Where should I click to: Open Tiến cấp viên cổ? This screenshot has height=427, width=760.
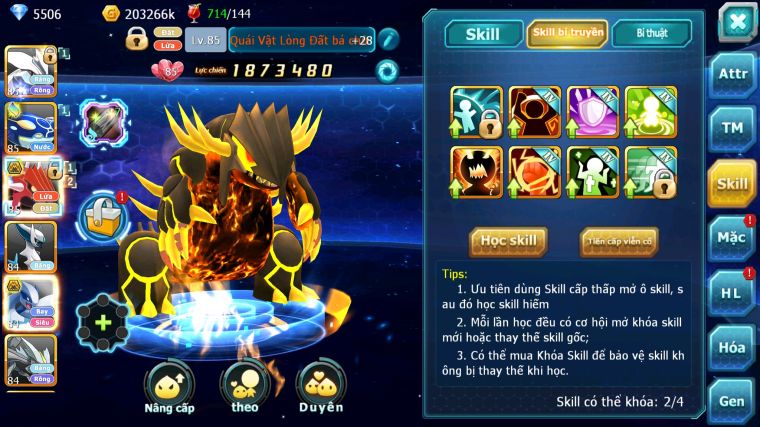click(618, 241)
